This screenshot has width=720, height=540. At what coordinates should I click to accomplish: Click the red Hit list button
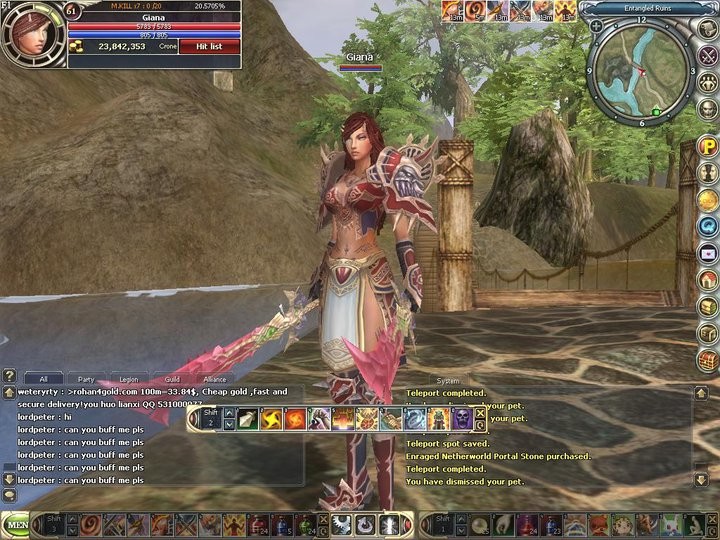coord(209,46)
